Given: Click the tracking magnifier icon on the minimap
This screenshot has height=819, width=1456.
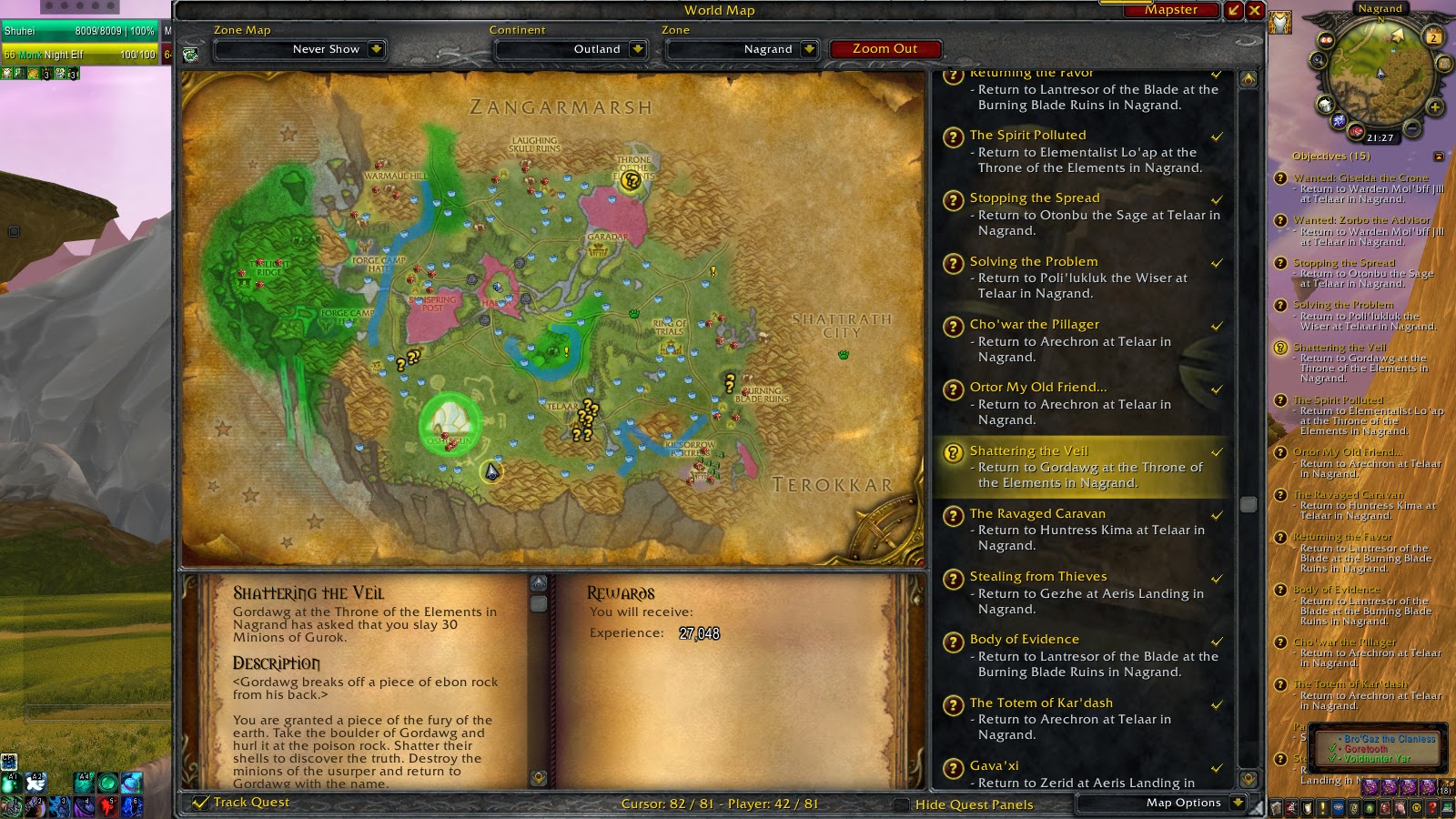Looking at the screenshot, I should point(1318,60).
